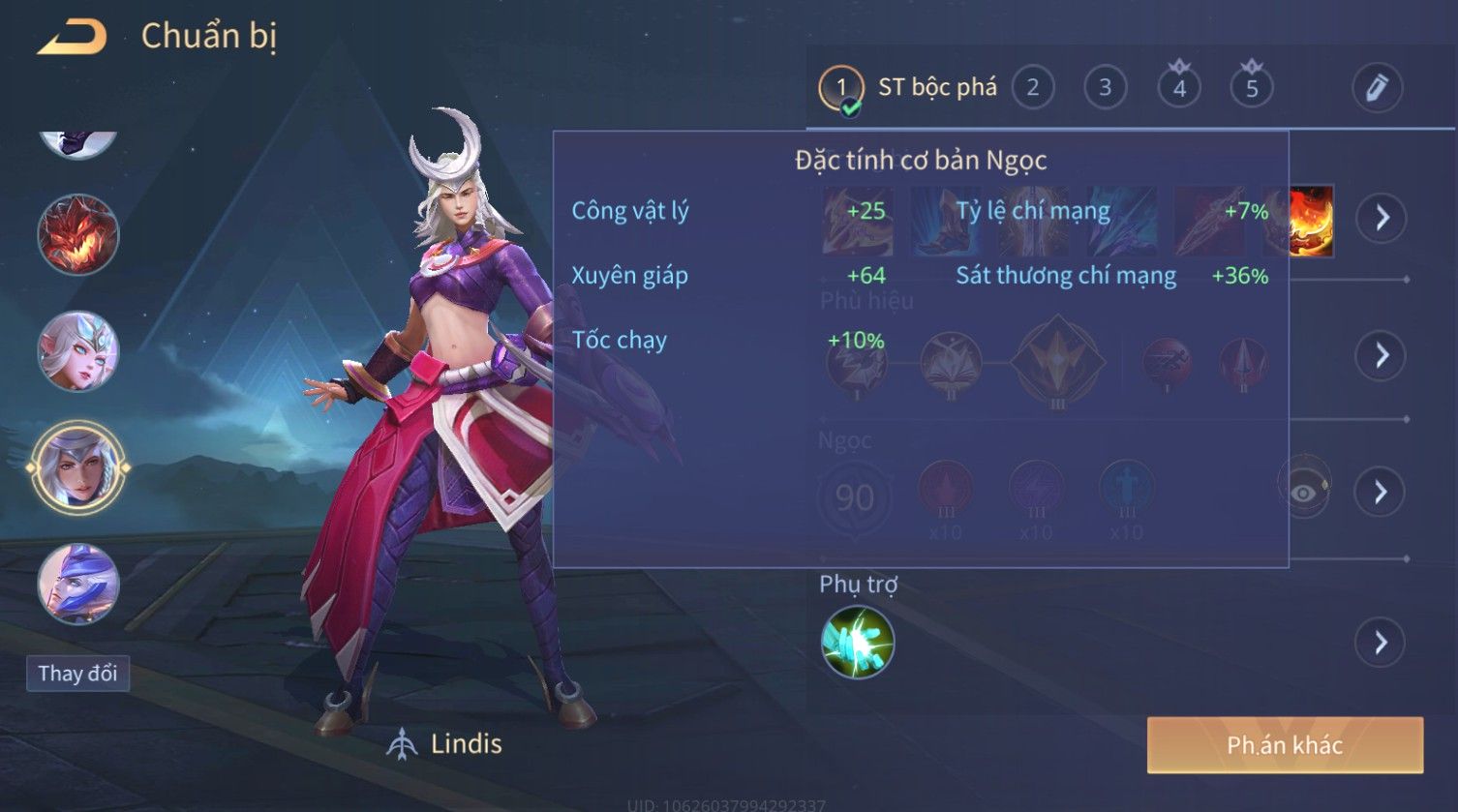Open the Phù hiệu badge arrow
The width and height of the screenshot is (1458, 812).
tap(1381, 355)
